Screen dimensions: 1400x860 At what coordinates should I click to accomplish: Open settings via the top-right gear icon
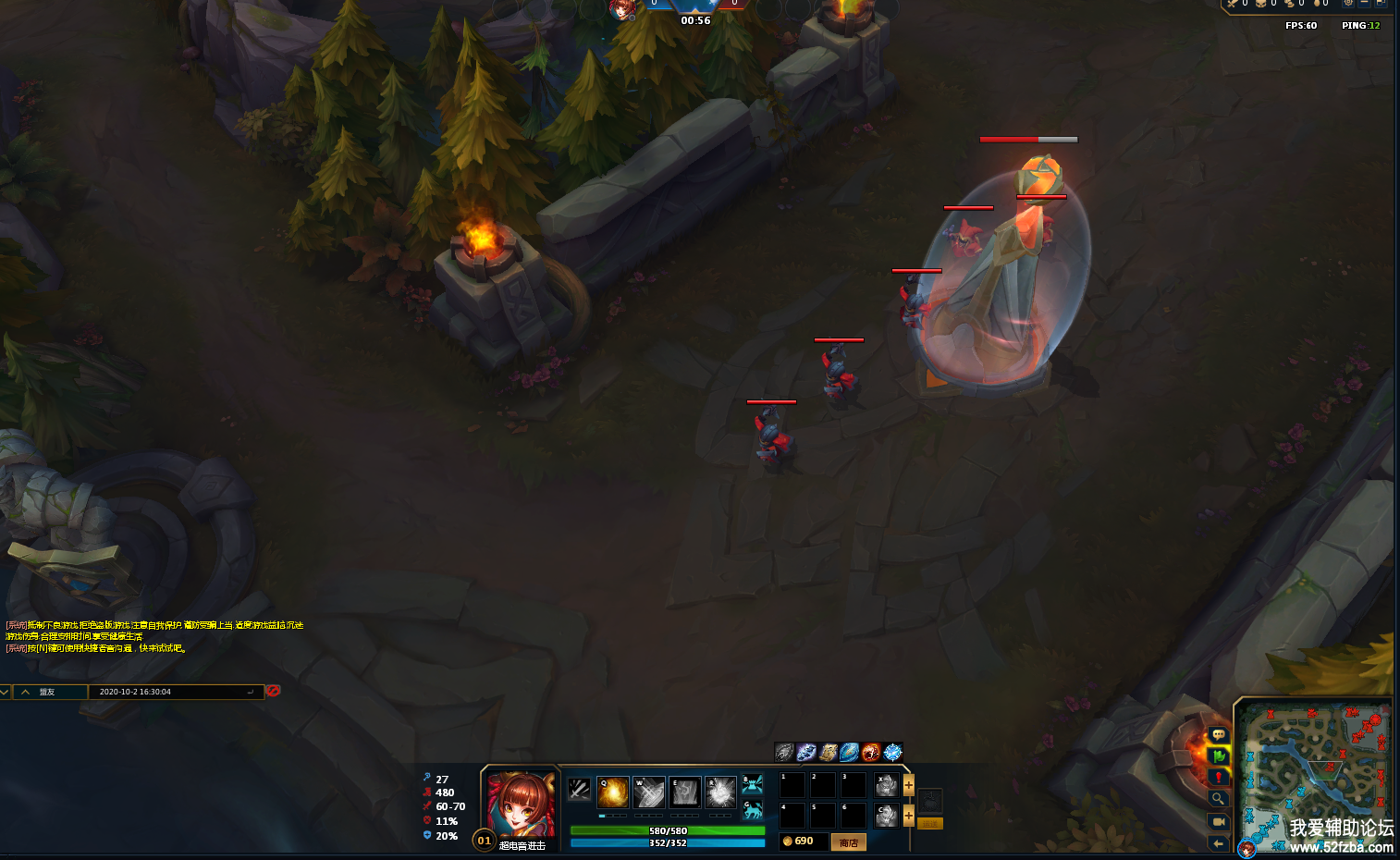pyautogui.click(x=1348, y=4)
